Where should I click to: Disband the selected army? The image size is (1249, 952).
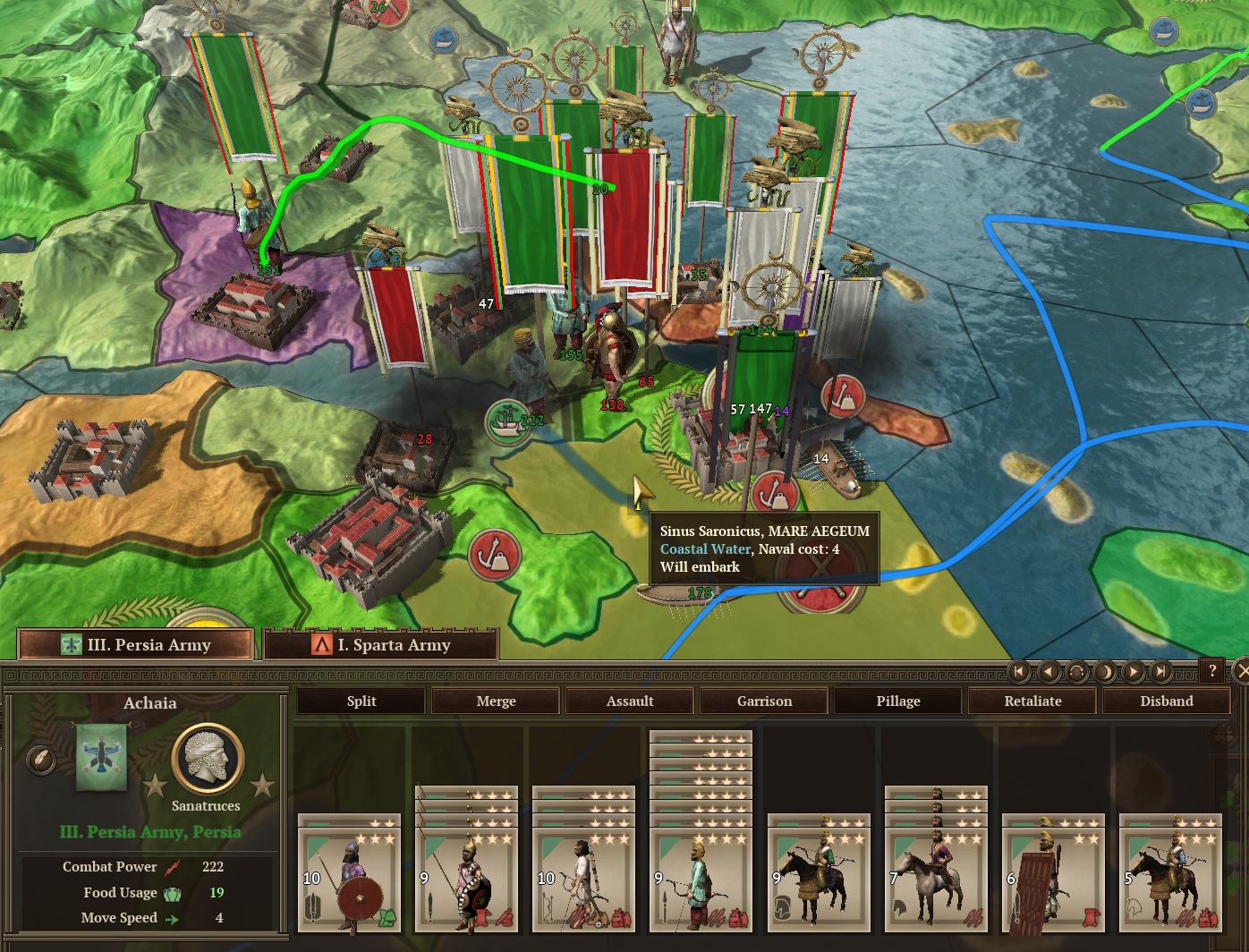pos(1167,701)
